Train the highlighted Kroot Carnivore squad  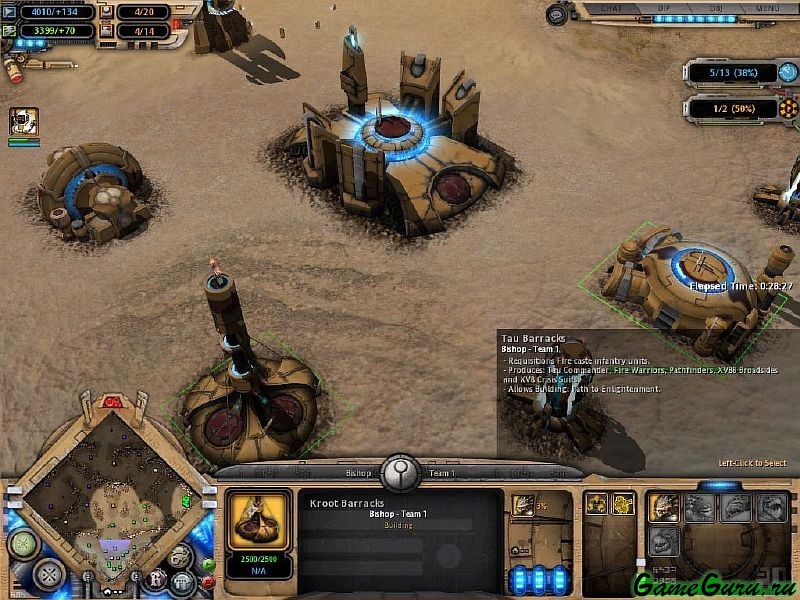point(664,507)
